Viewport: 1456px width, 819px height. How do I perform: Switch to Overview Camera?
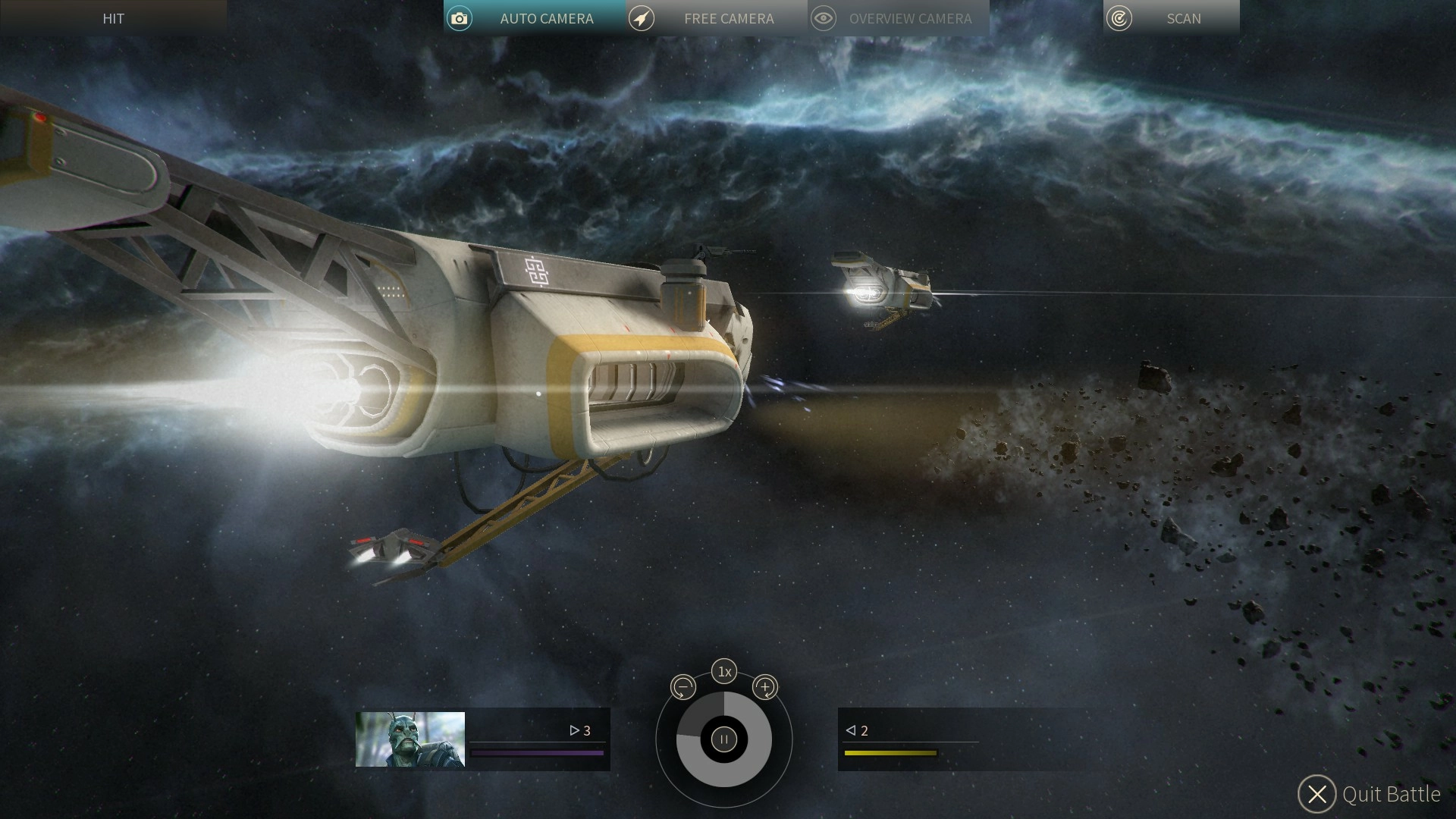[898, 18]
